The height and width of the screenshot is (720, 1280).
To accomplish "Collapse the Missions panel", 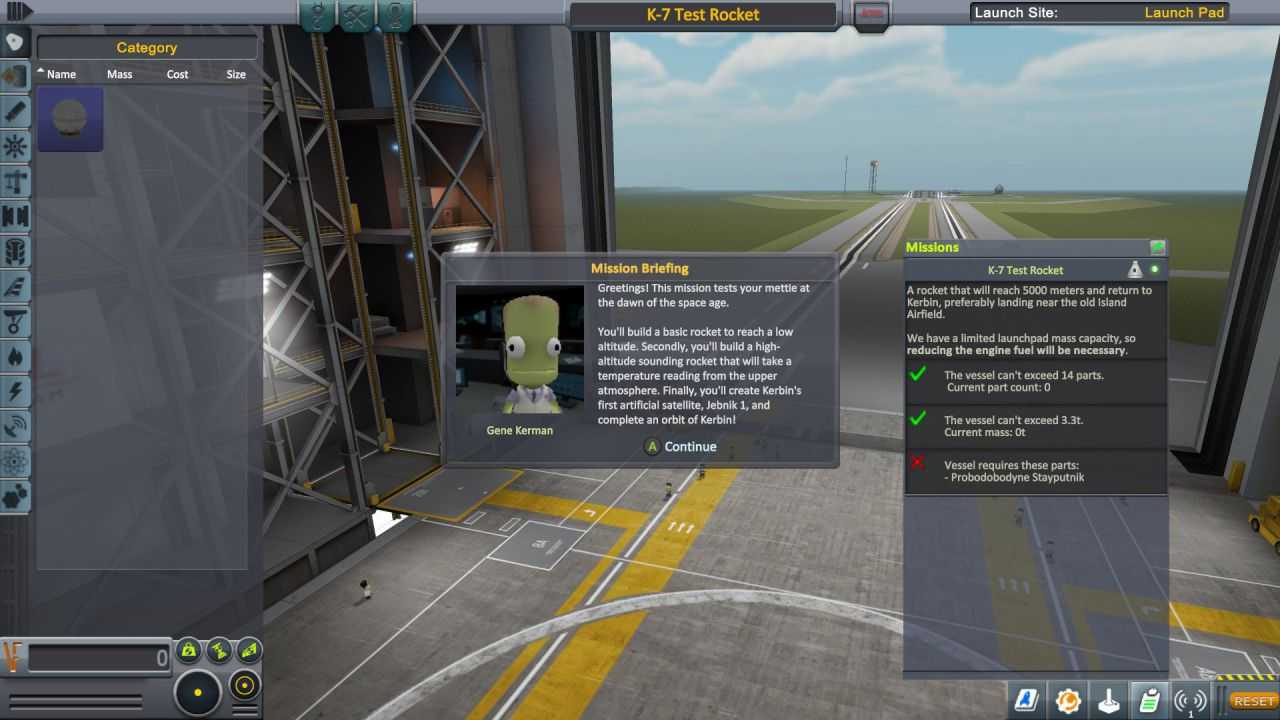I will click(x=1157, y=247).
